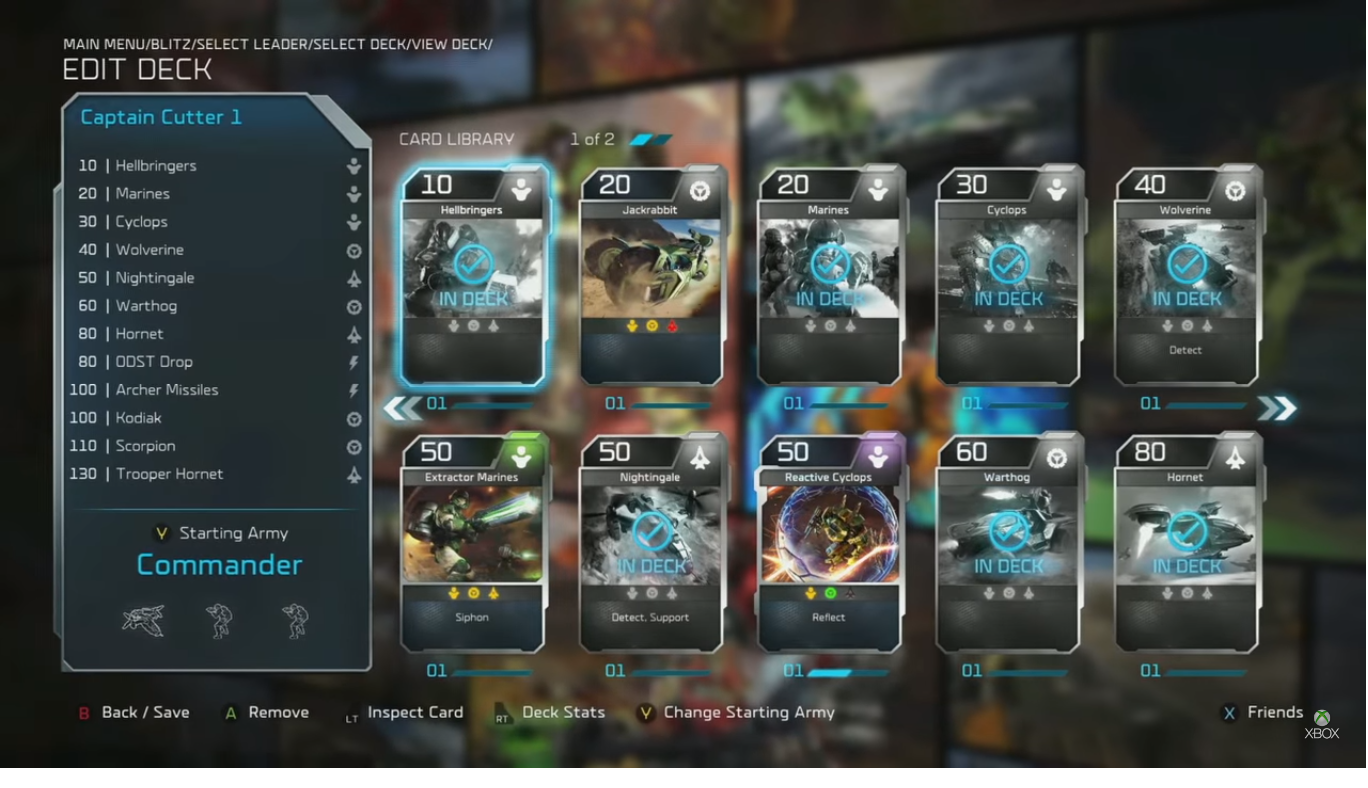Screen dimensions: 1368x788
Task: Select the Hornet card in the library
Action: 1186,543
